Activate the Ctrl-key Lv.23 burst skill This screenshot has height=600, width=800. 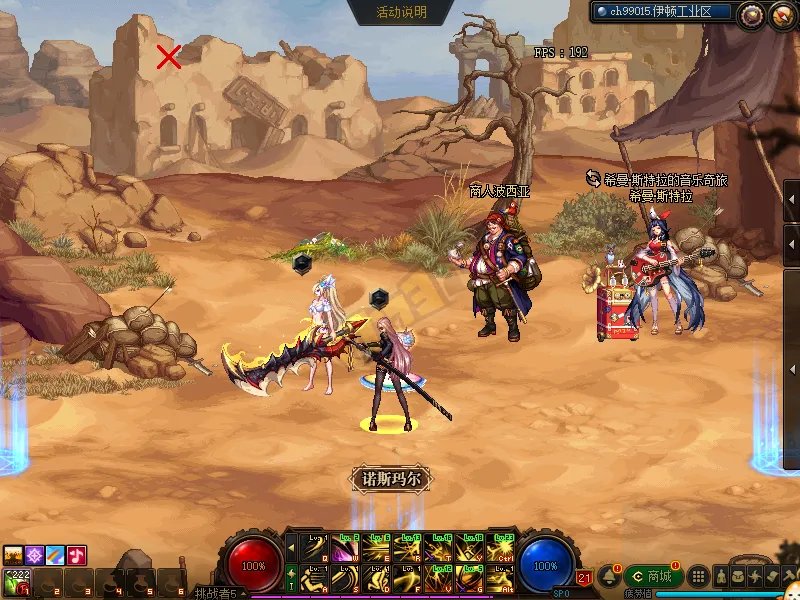click(500, 549)
